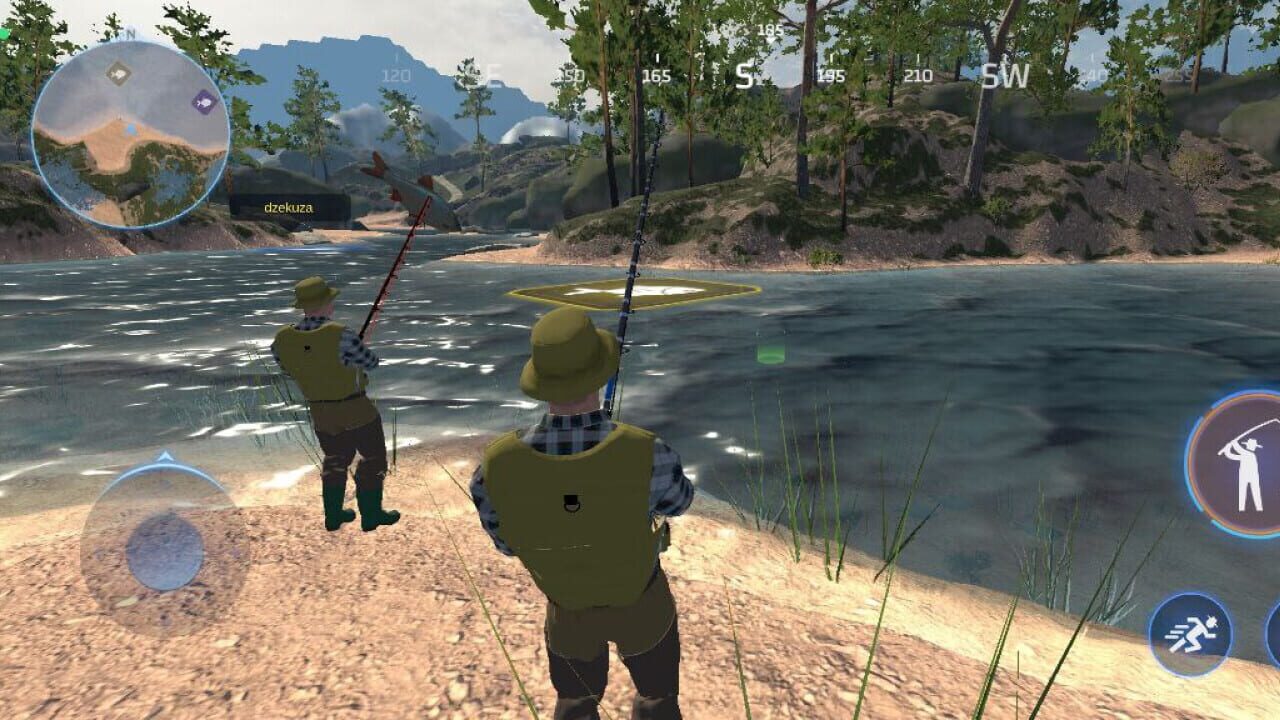Image resolution: width=1280 pixels, height=720 pixels.
Task: Select the SW heading on the compass
Action: [1005, 74]
